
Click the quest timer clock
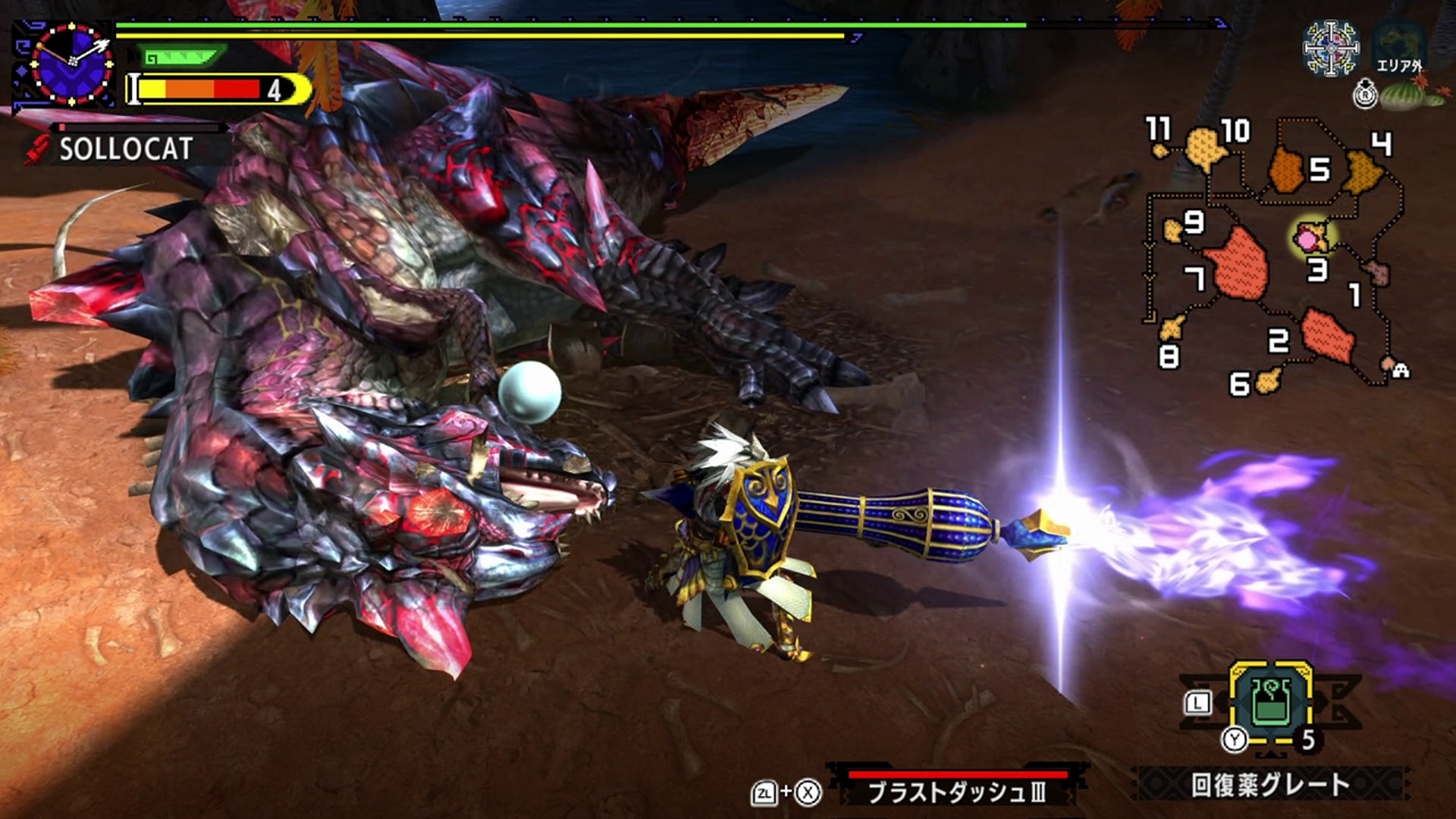point(71,63)
